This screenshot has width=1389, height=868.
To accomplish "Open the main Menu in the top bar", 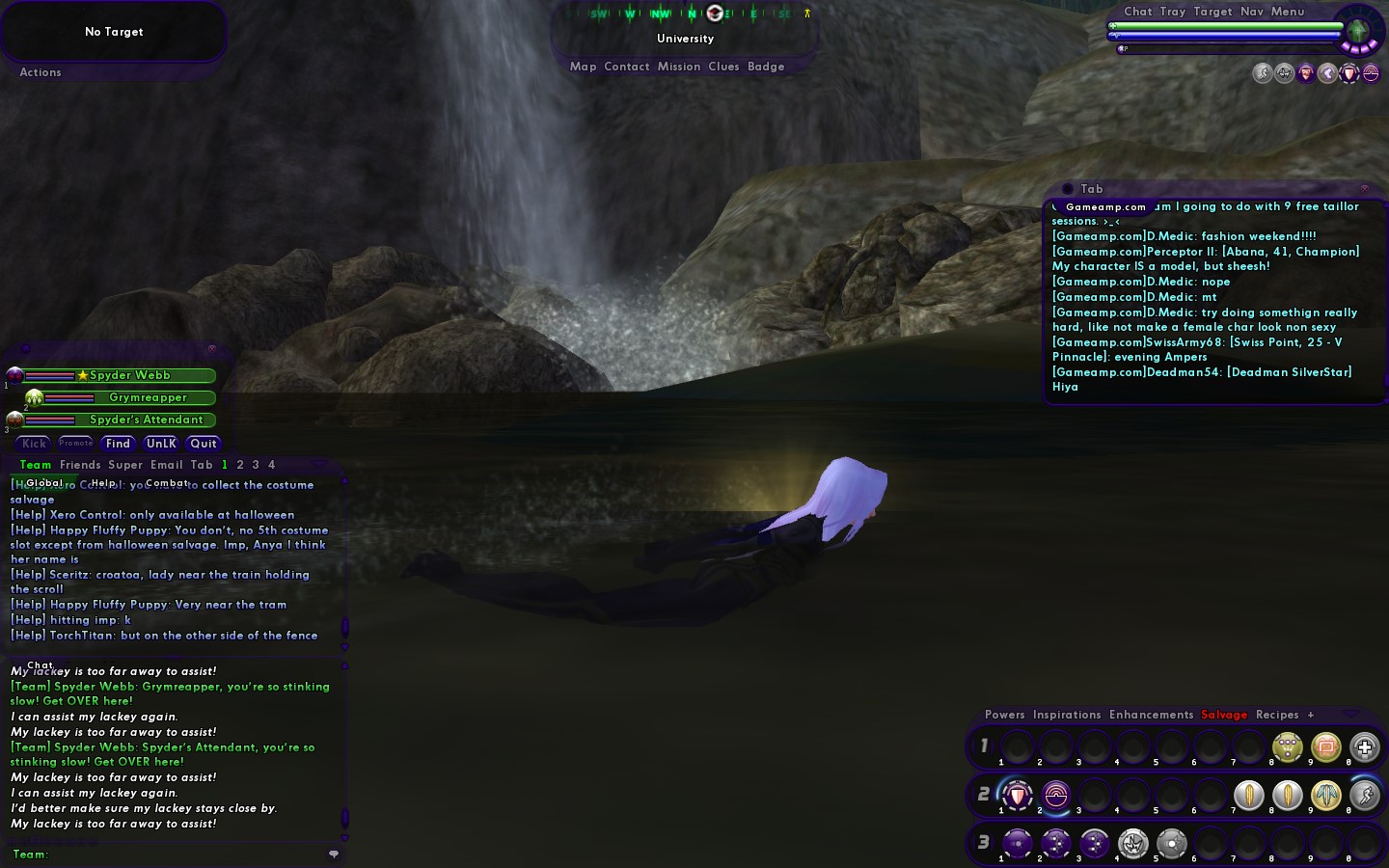I will click(x=1288, y=12).
